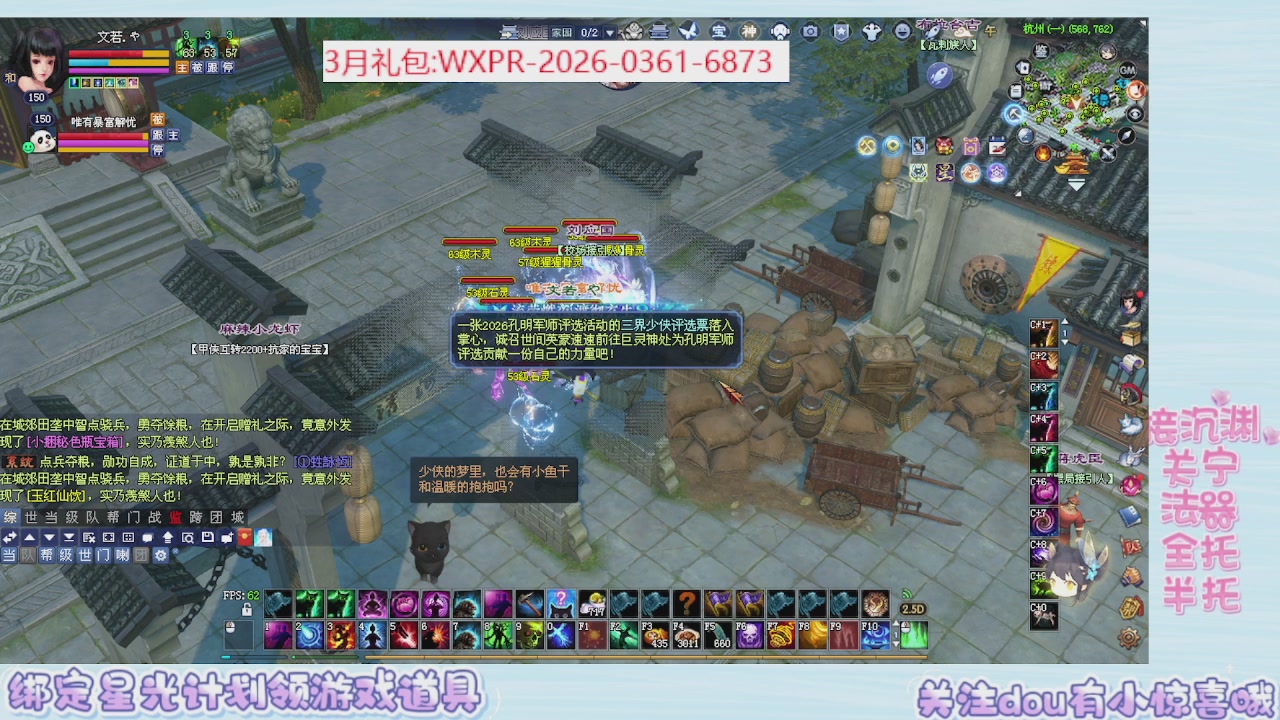Select the 星 star event icon near the minimap
The width and height of the screenshot is (1280, 720).
point(945,172)
